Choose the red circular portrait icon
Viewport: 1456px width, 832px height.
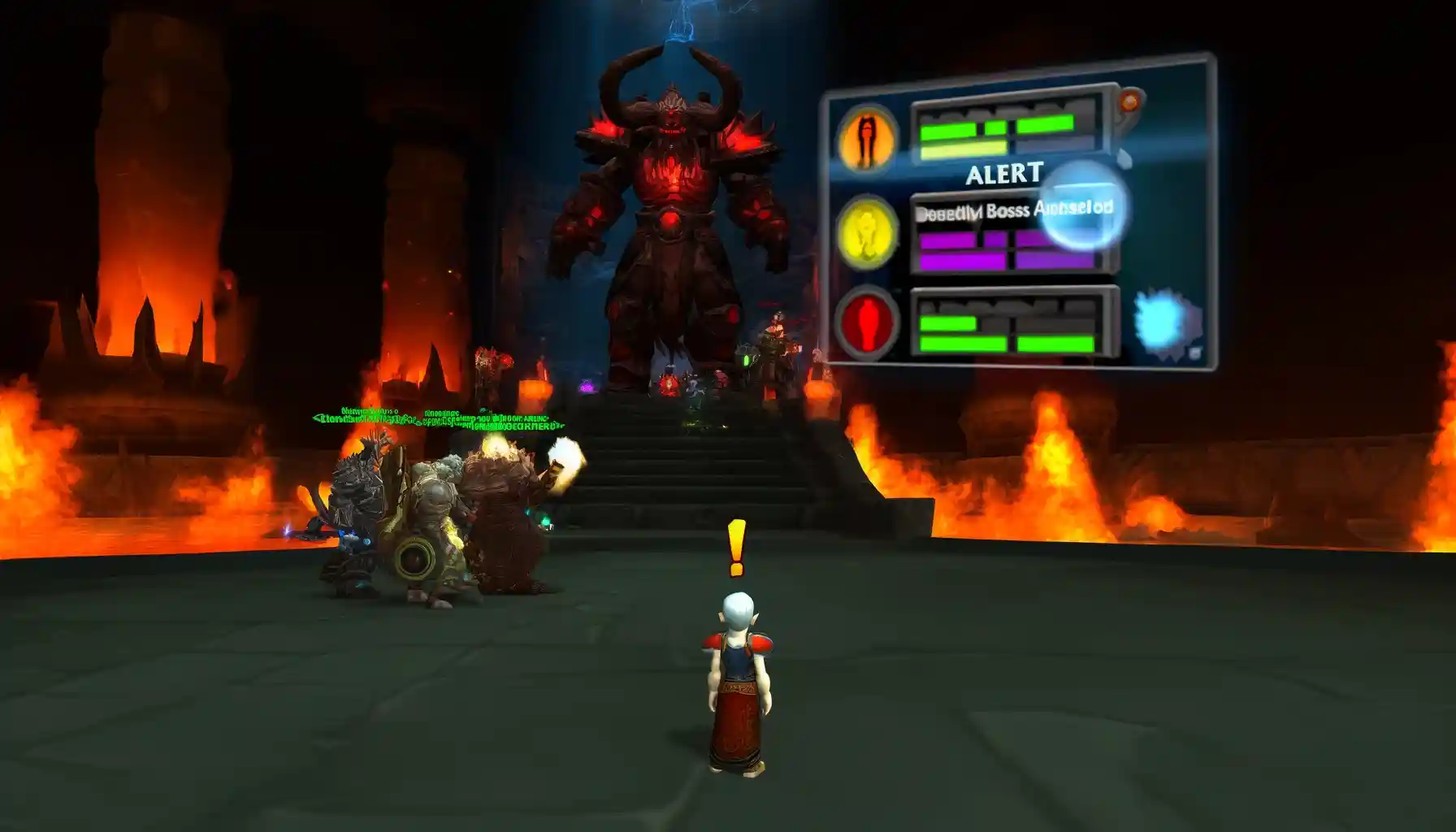[x=867, y=323]
